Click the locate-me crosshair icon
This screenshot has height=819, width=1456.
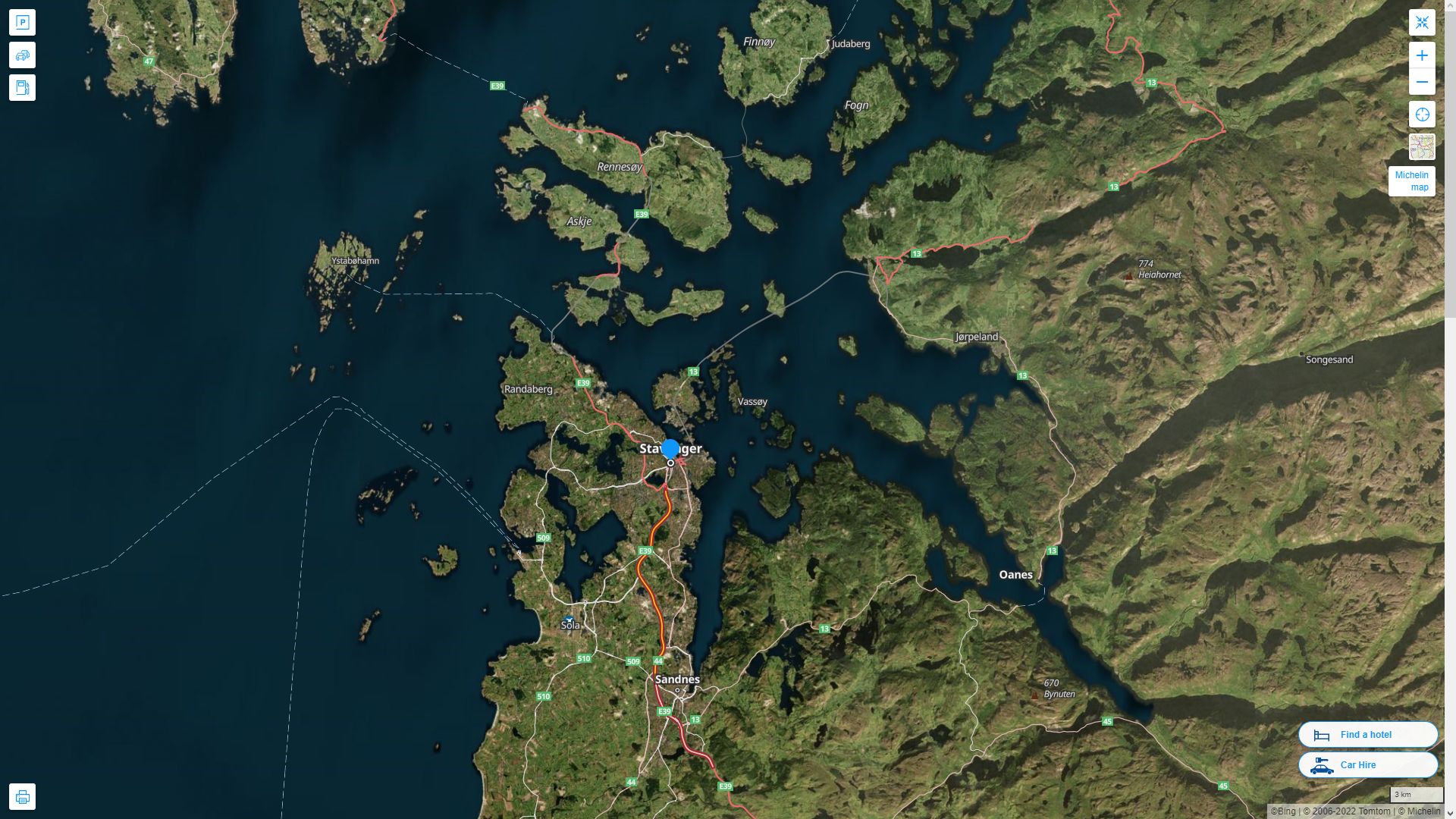pyautogui.click(x=1423, y=115)
